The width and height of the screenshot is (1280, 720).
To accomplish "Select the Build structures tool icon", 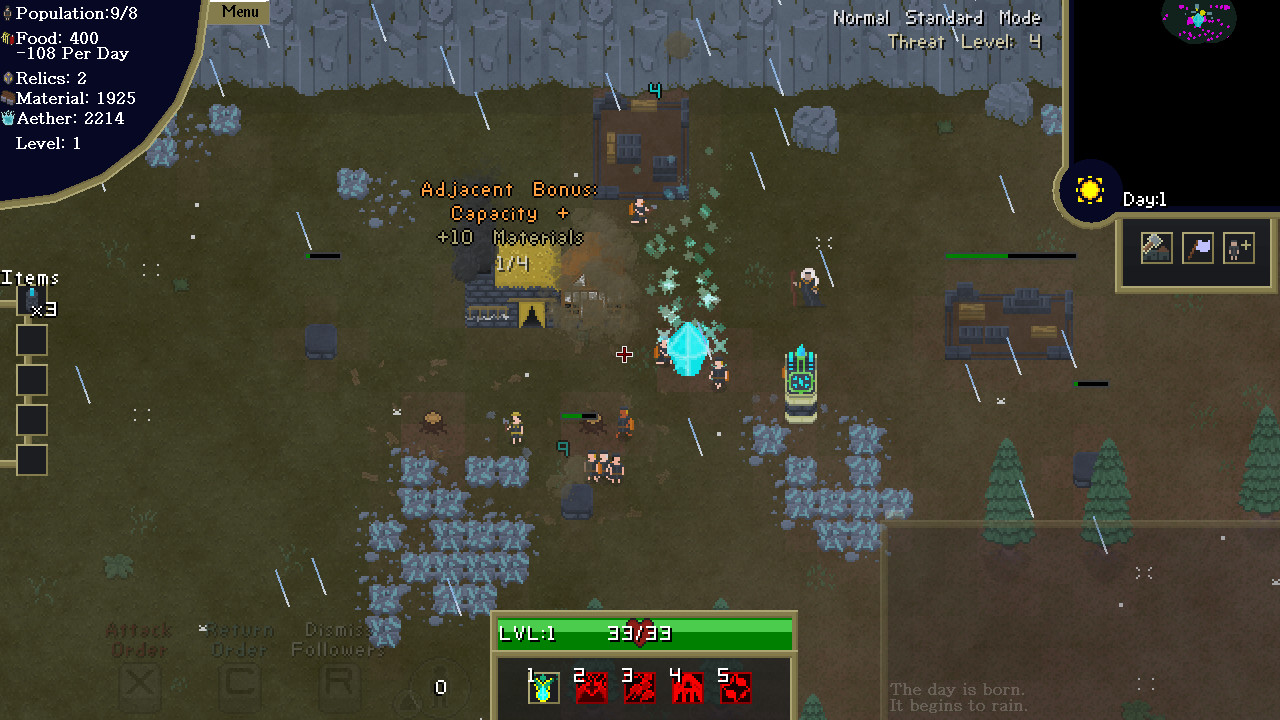I will [x=1156, y=248].
